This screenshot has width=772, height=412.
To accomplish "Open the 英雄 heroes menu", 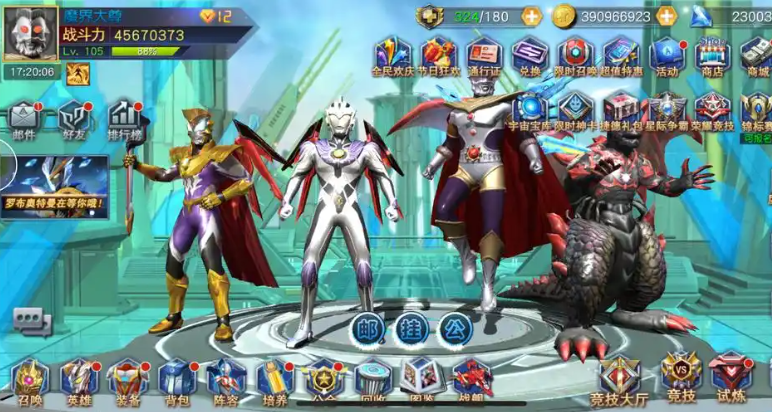I will pos(78,380).
